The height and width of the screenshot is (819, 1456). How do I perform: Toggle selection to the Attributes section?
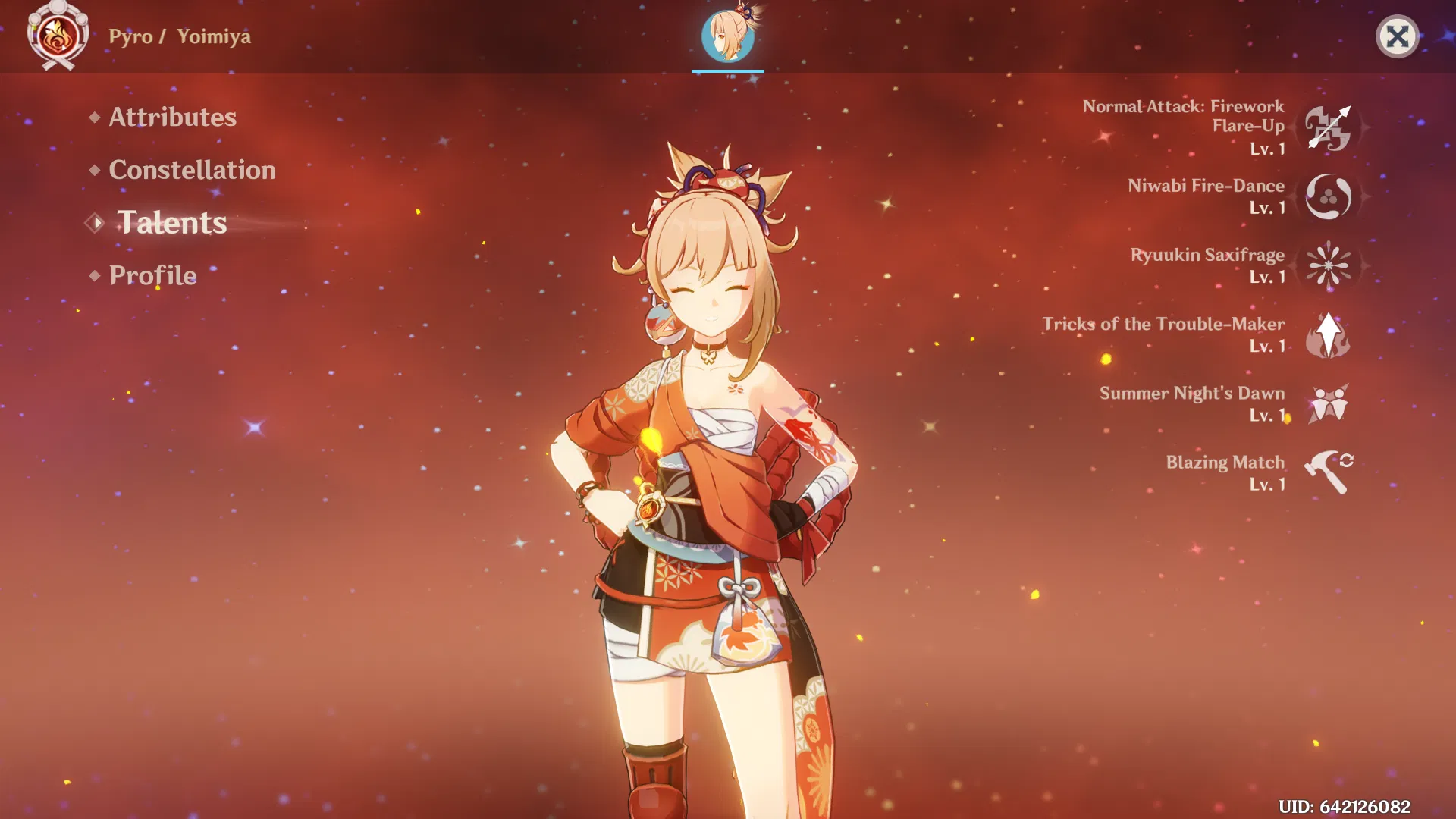coord(171,118)
